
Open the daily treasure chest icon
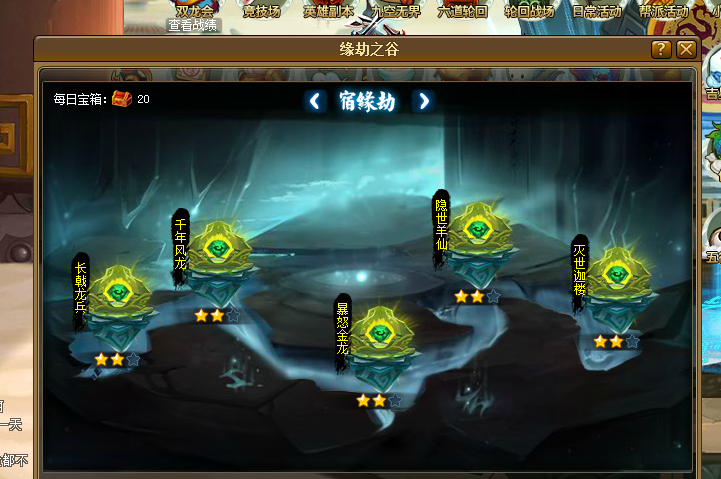(122, 98)
